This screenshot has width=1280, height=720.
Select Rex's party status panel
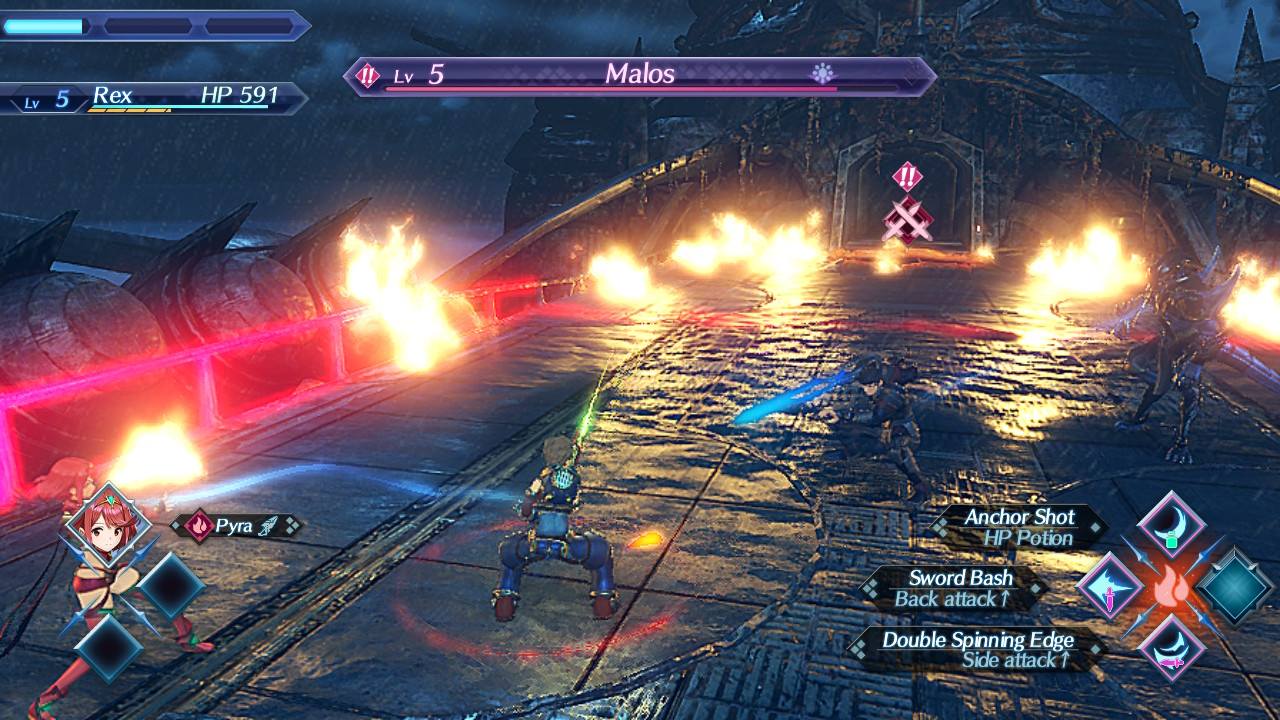155,98
